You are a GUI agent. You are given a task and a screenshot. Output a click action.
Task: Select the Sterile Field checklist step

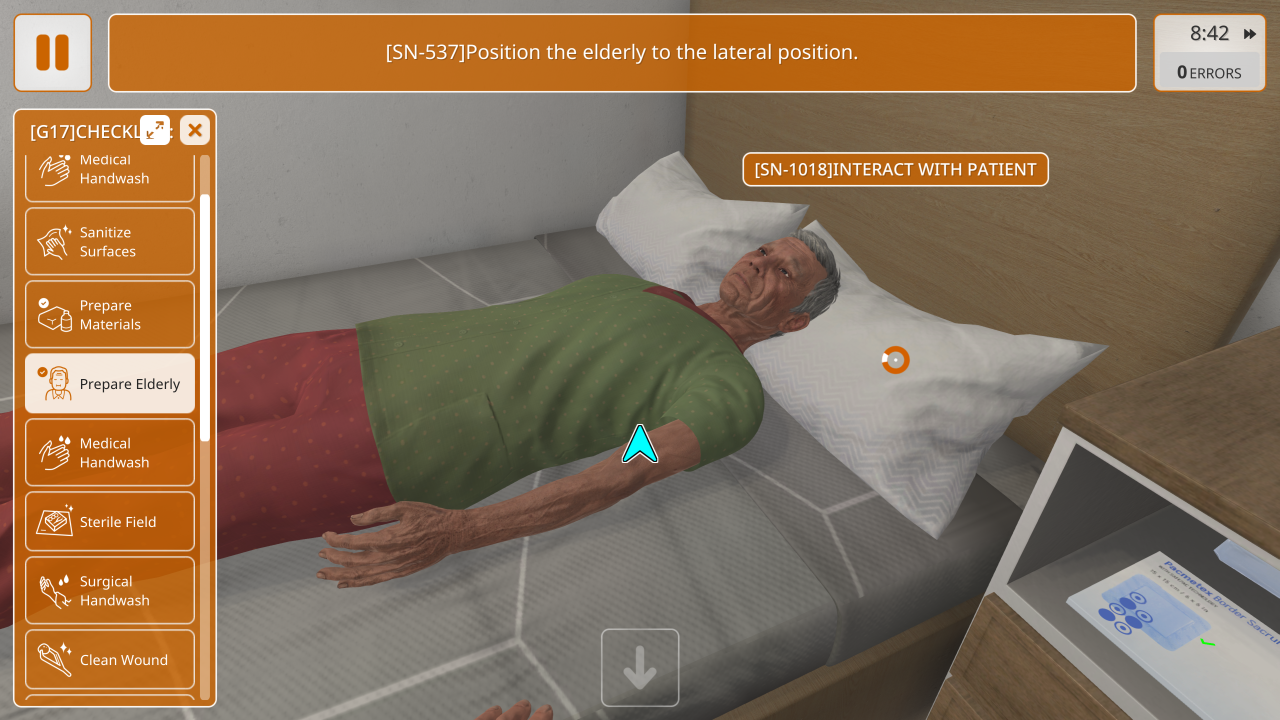coord(110,522)
